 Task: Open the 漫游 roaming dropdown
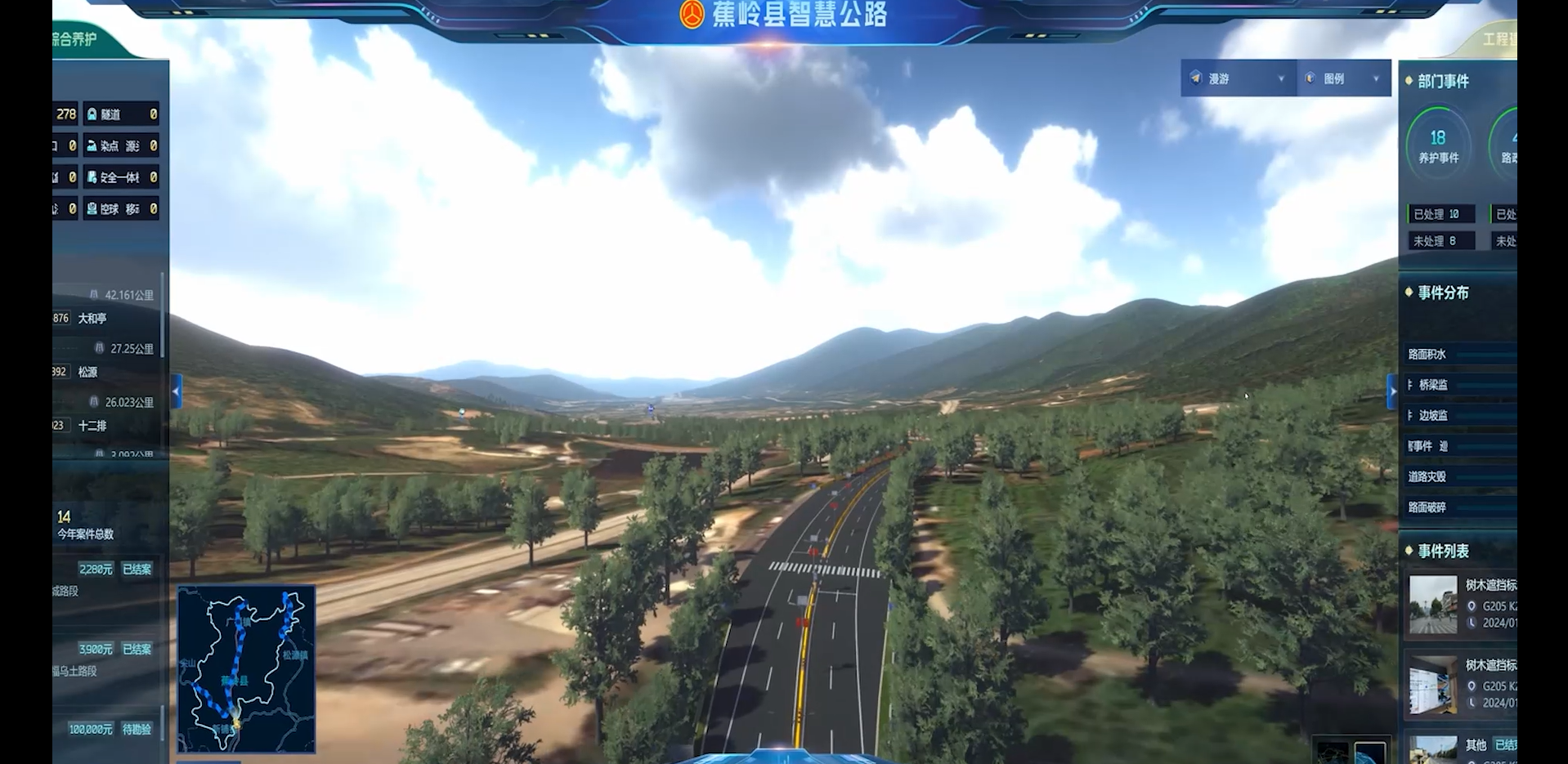[1238, 78]
